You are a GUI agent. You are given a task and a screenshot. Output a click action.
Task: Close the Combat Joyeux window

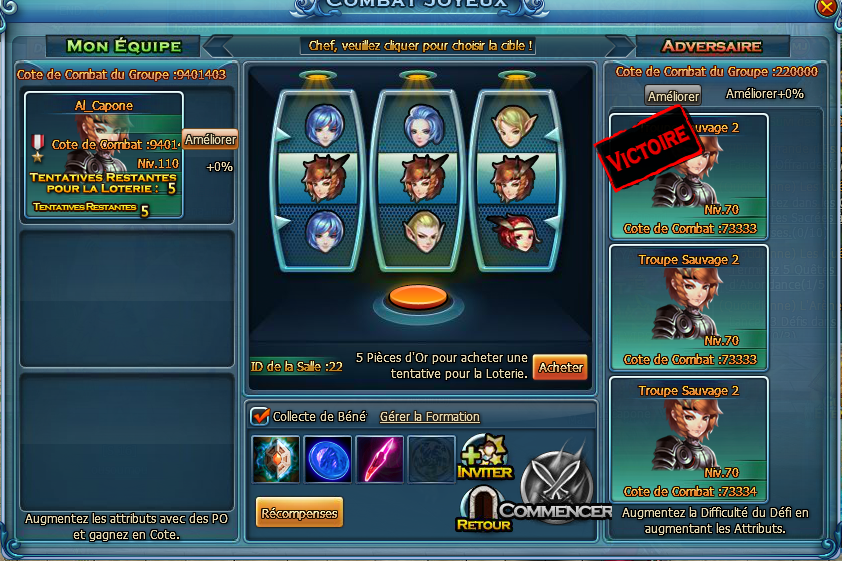click(827, 6)
